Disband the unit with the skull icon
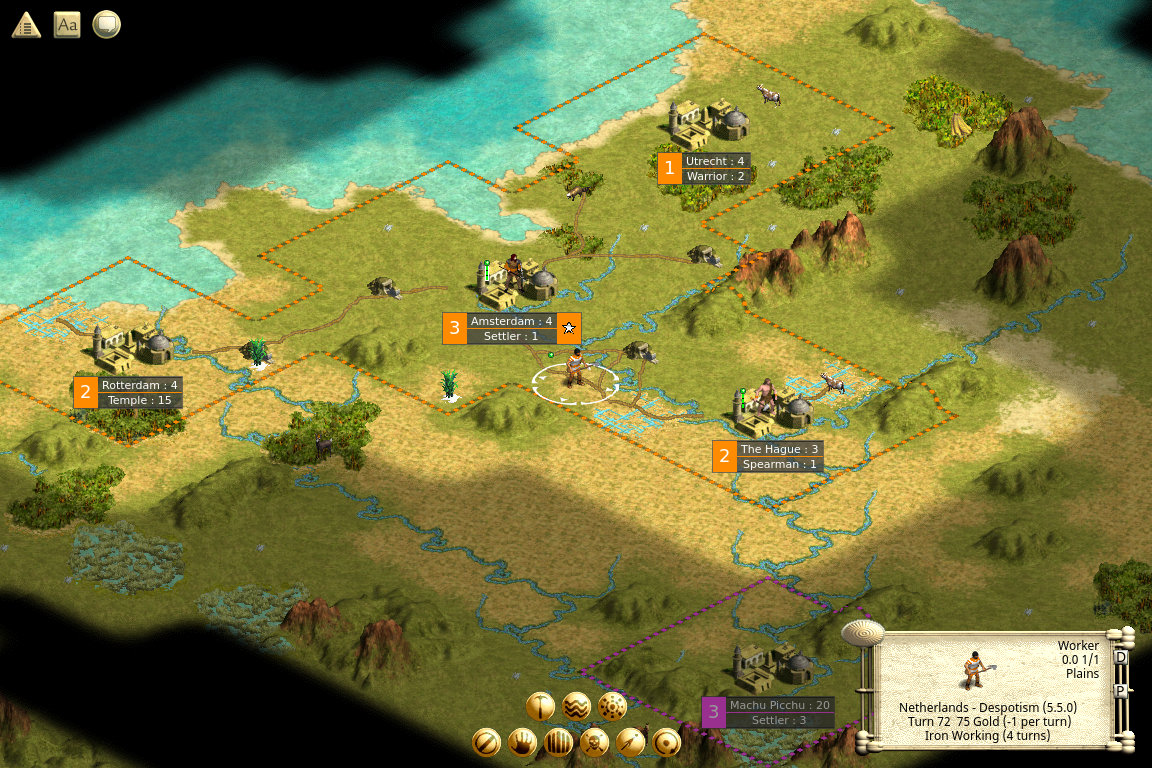Viewport: 1152px width, 768px height. click(x=594, y=742)
